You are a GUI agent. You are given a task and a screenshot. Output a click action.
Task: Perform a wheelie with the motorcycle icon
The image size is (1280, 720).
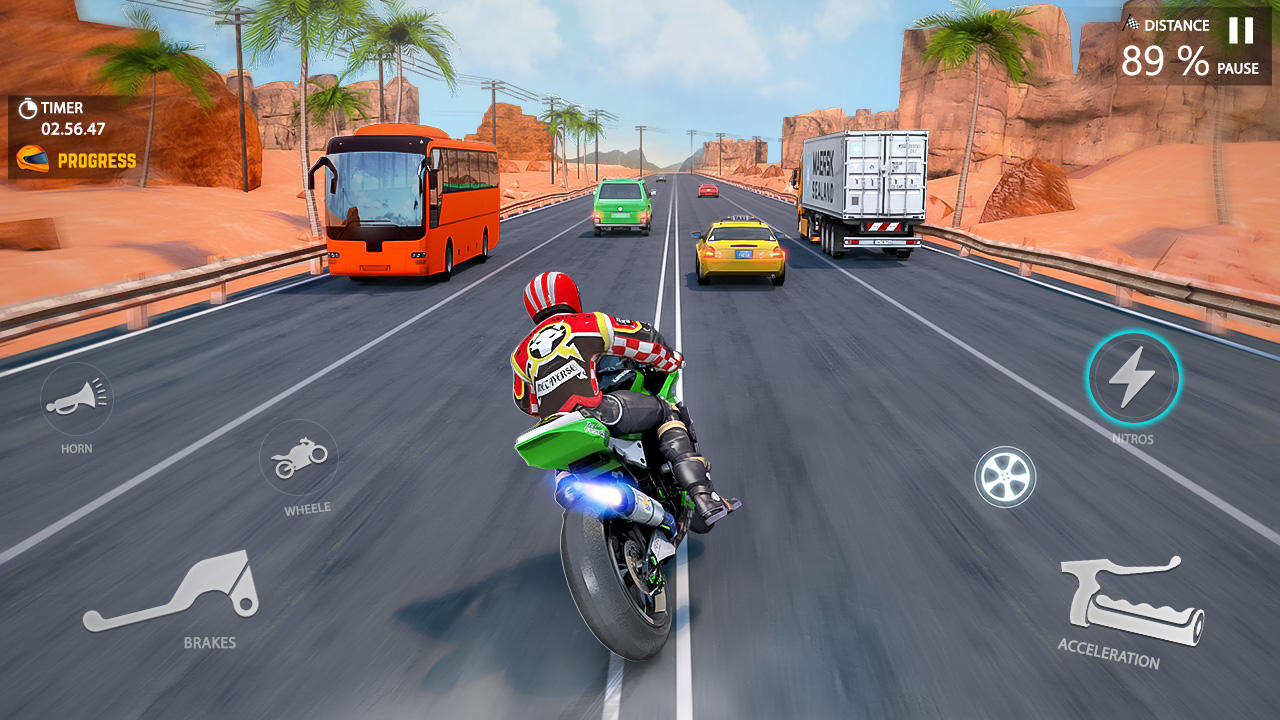click(299, 458)
